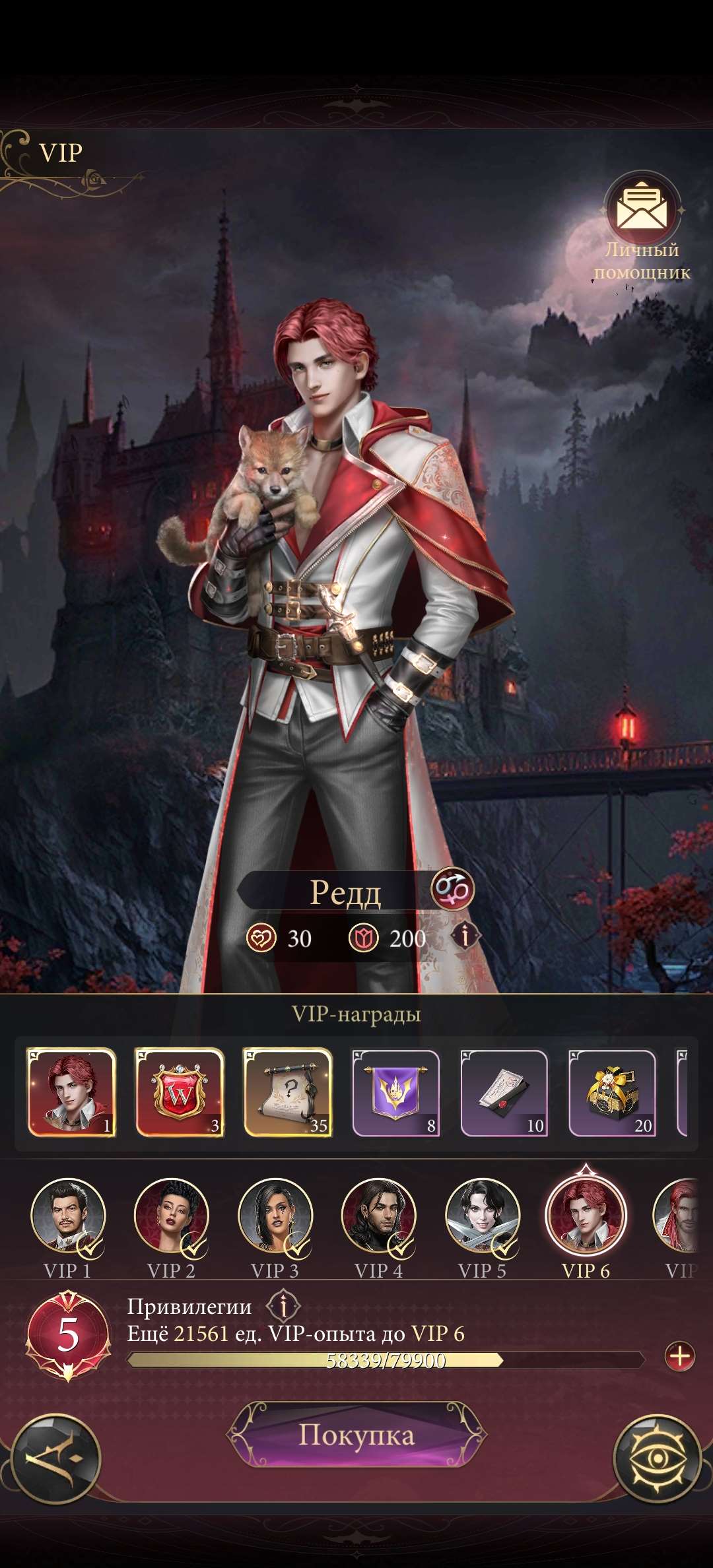Click the golden eye button

[x=657, y=1458]
